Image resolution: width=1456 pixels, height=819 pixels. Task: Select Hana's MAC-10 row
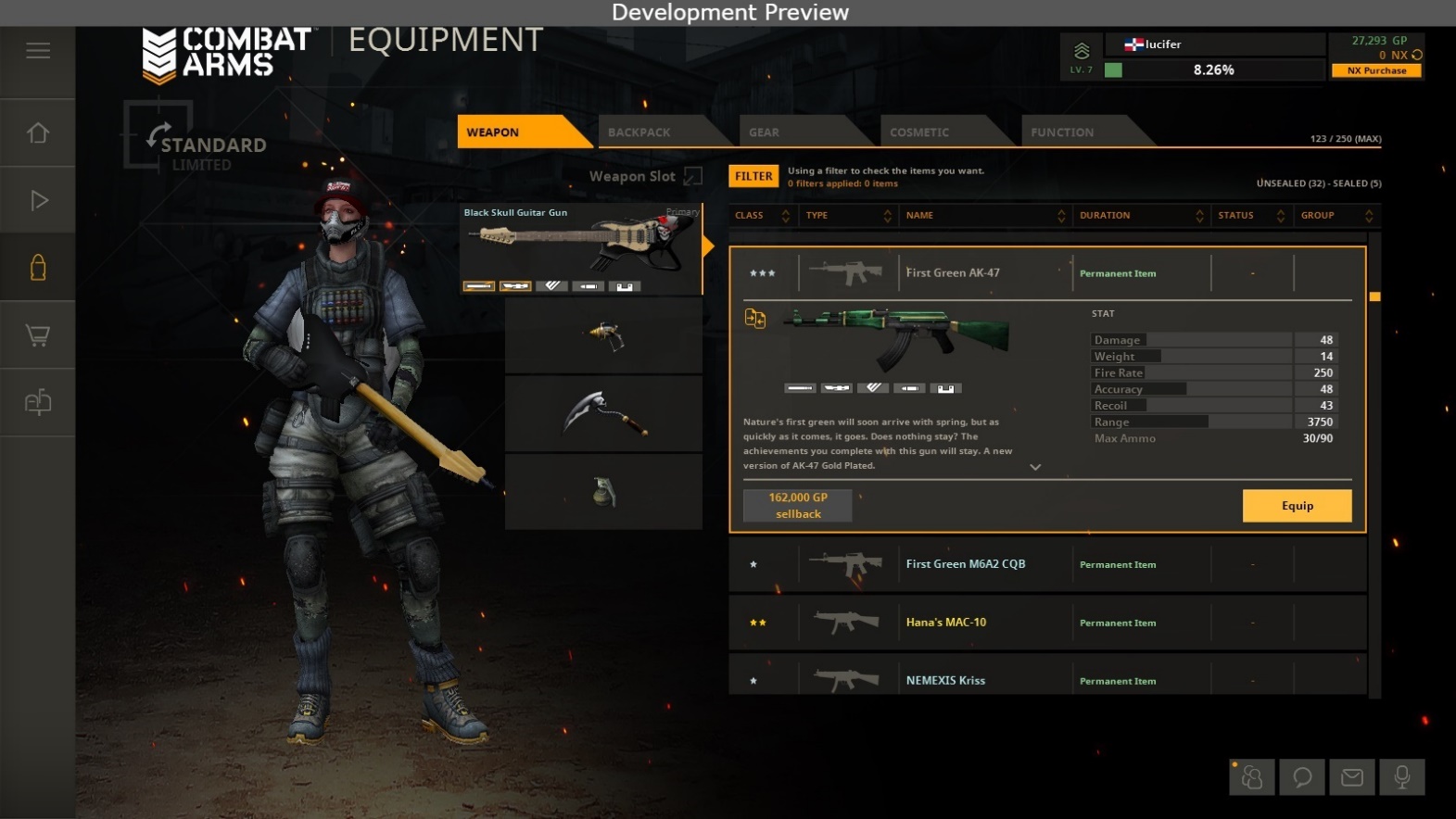click(1047, 623)
